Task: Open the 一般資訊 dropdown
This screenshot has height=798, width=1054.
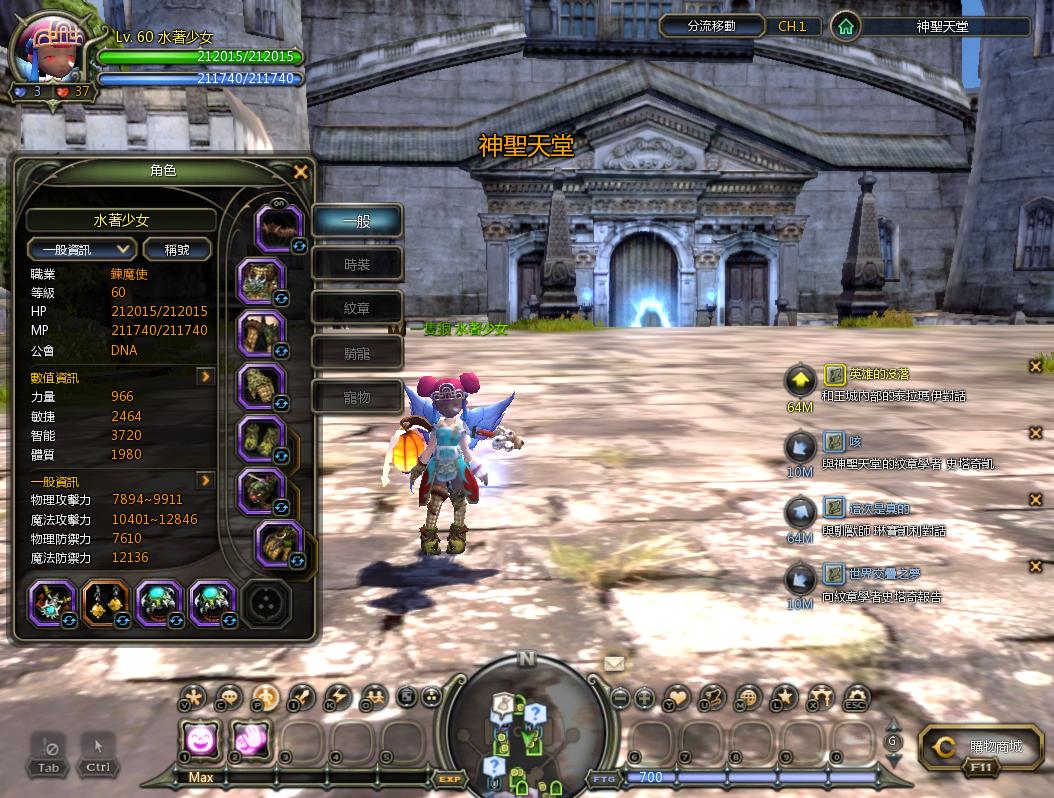Action: (x=81, y=249)
